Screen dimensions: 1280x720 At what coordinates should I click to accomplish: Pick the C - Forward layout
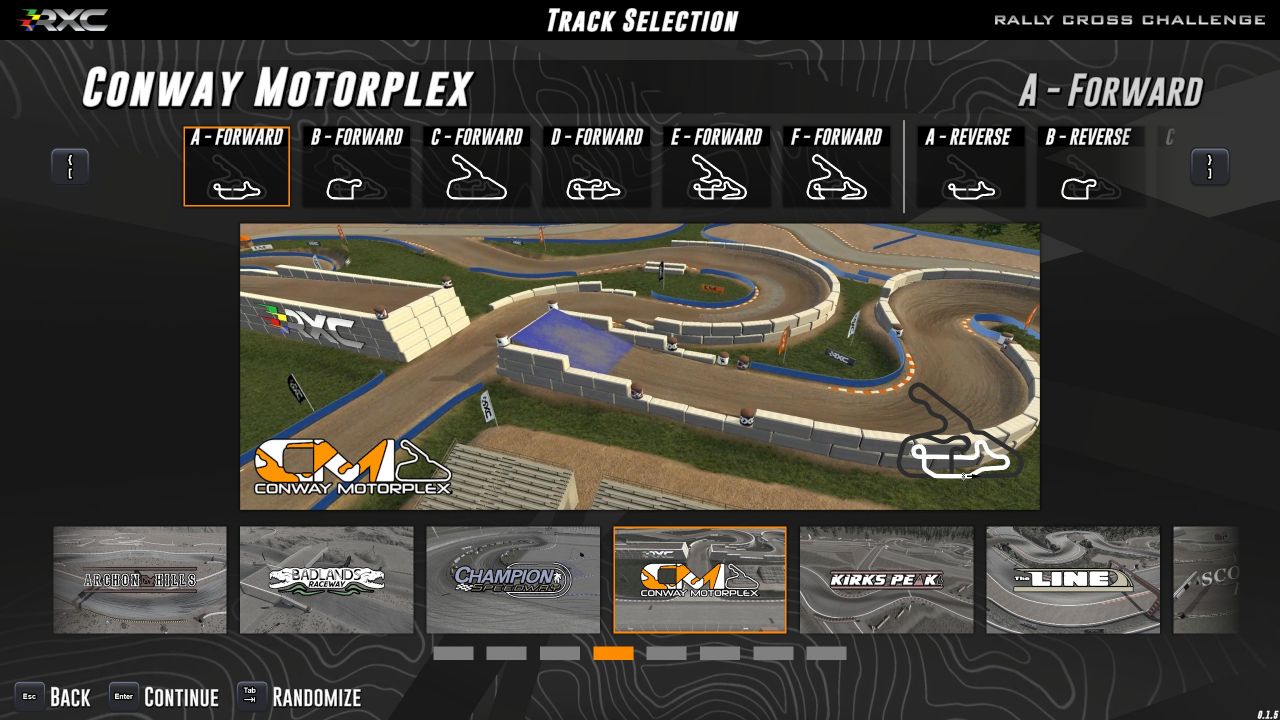[477, 167]
